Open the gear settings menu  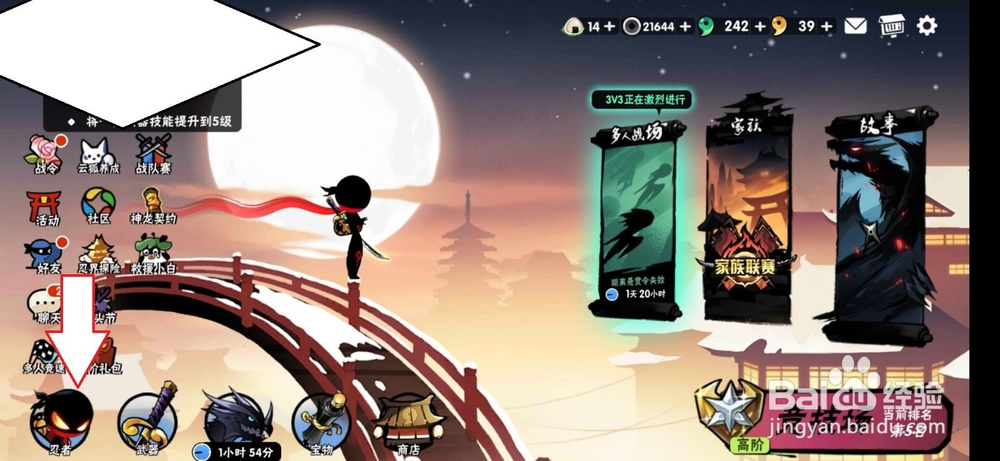click(x=927, y=26)
